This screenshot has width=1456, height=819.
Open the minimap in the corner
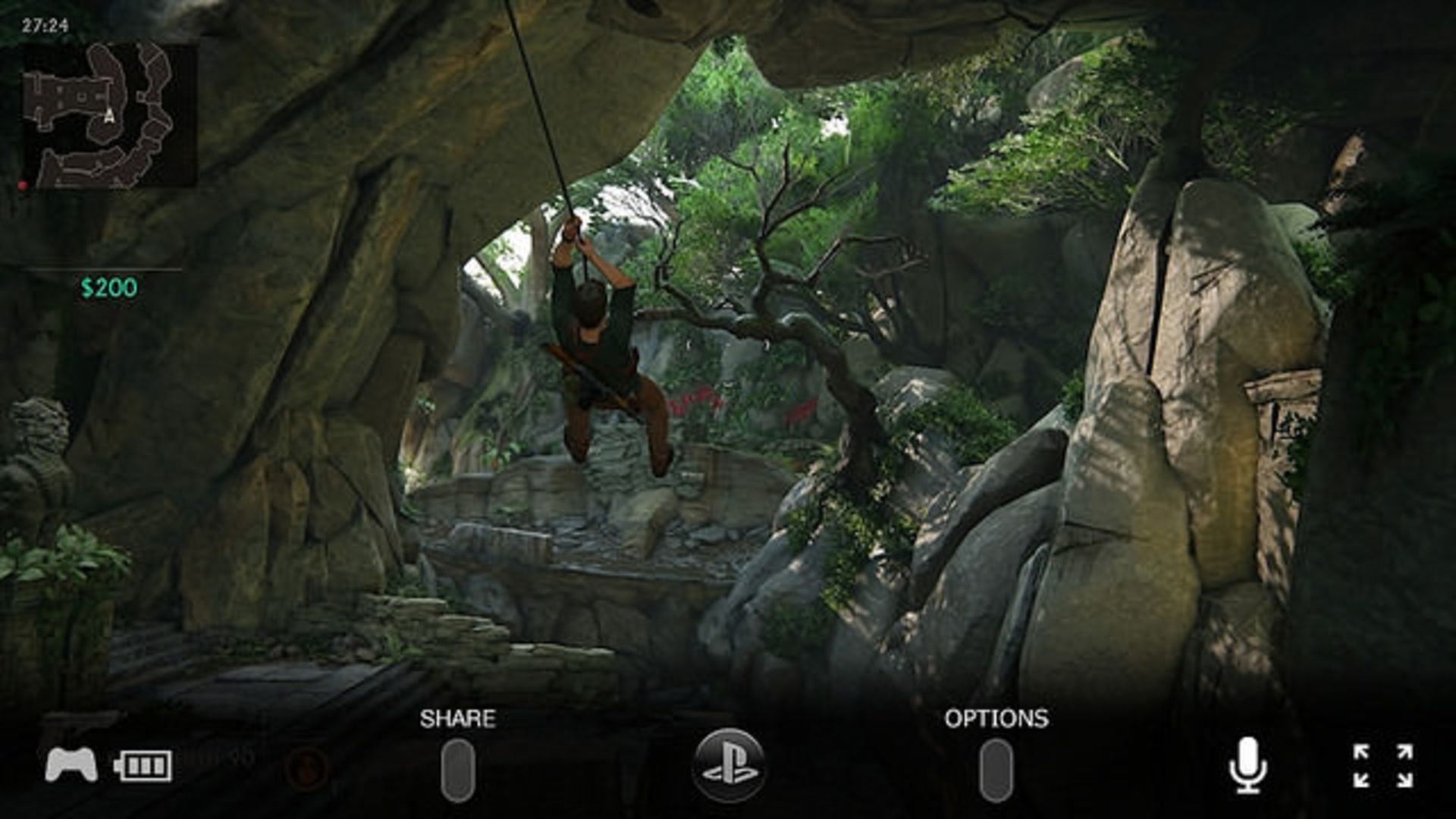coord(109,115)
